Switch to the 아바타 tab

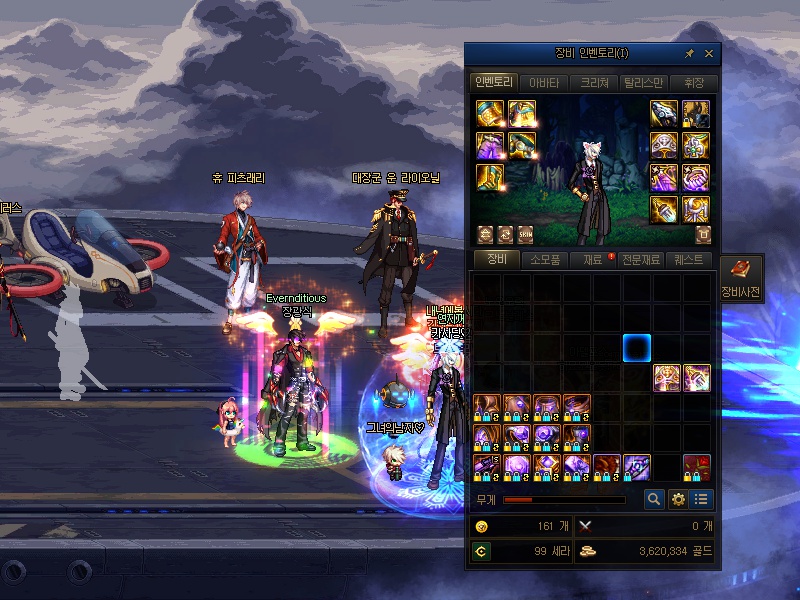pos(544,83)
